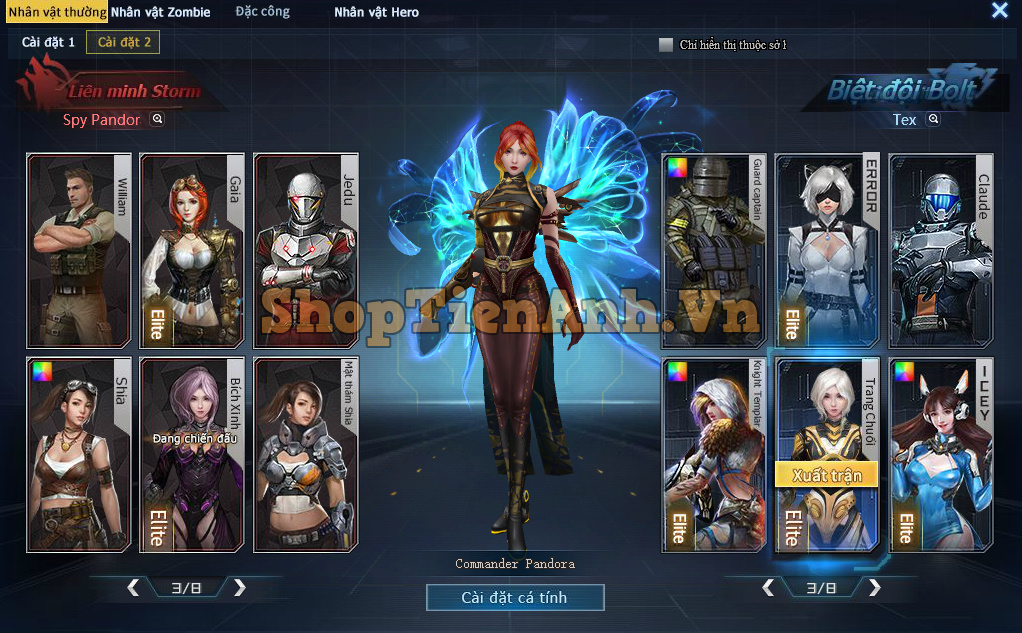Viewport: 1022px width, 633px height.
Task: Pick the Jedu character card
Action: coord(306,249)
